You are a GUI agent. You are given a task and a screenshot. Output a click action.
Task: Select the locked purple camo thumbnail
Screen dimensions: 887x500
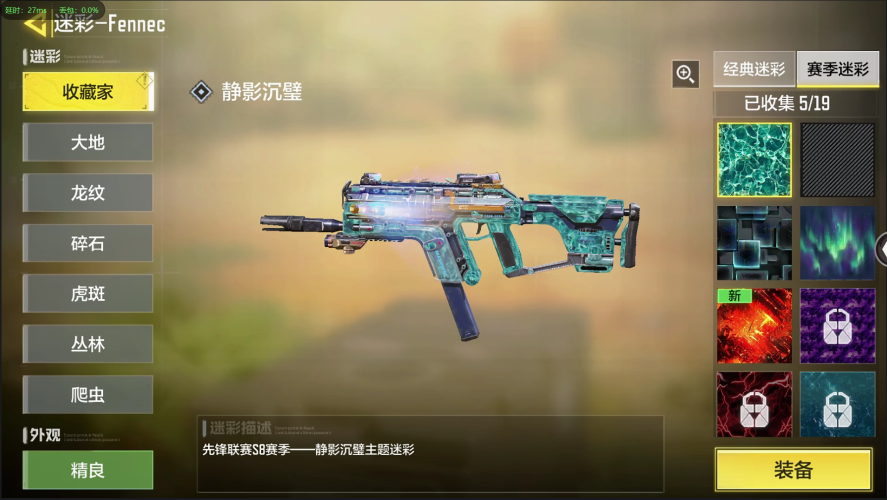tap(837, 326)
